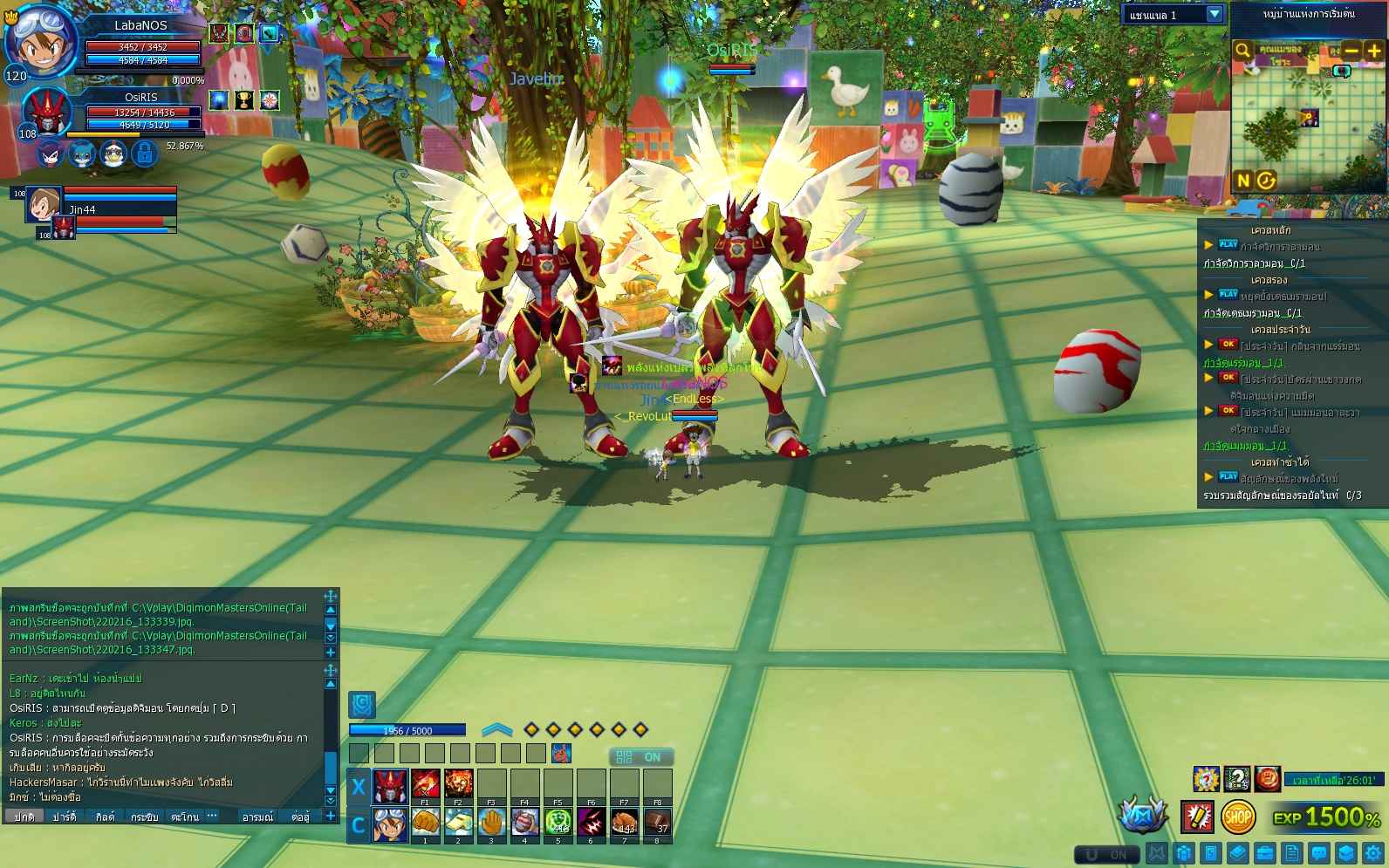Activate the F2 fire explosion skill
Viewport: 1389px width, 868px height.
458,784
